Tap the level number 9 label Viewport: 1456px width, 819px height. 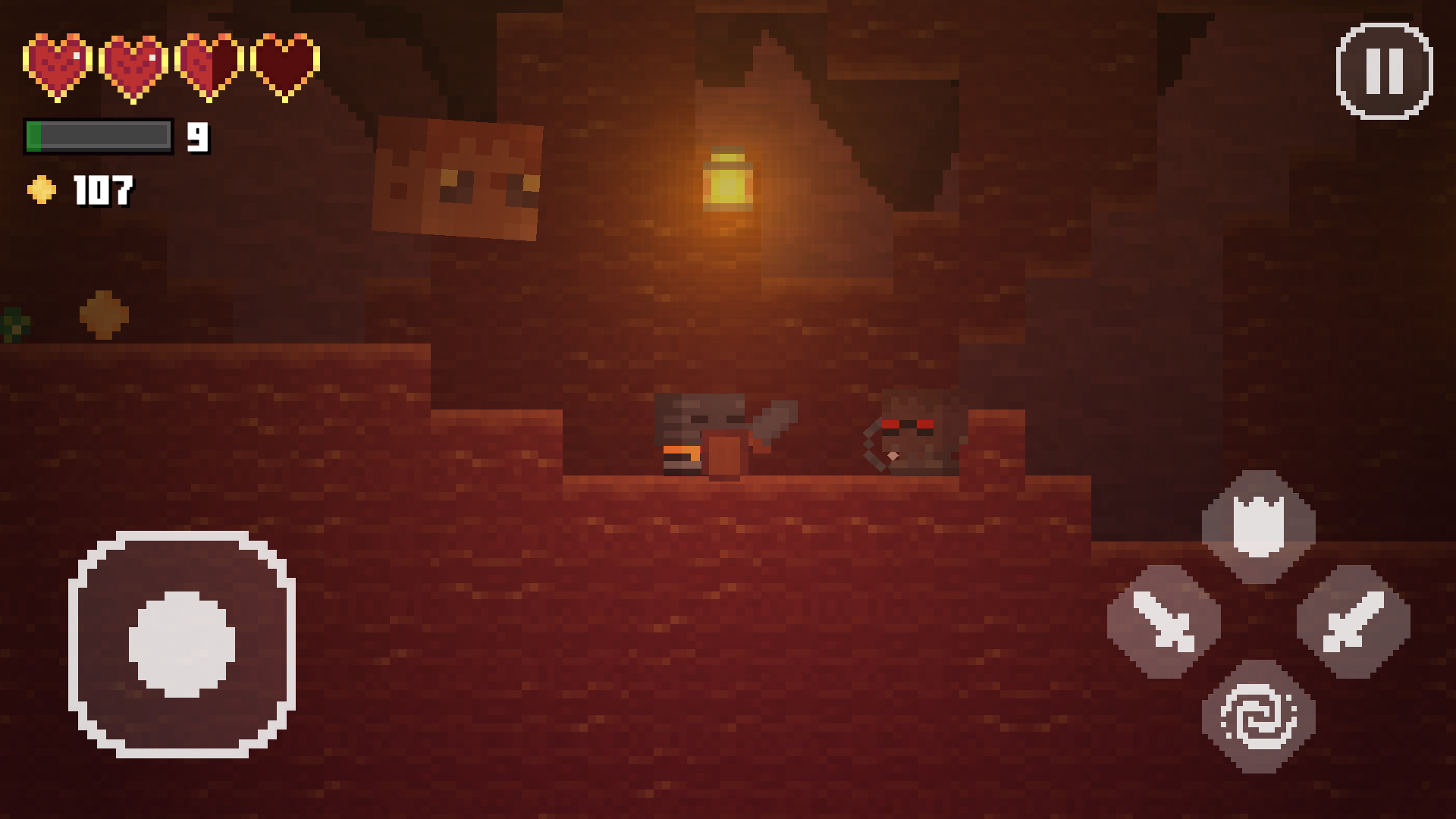click(198, 136)
